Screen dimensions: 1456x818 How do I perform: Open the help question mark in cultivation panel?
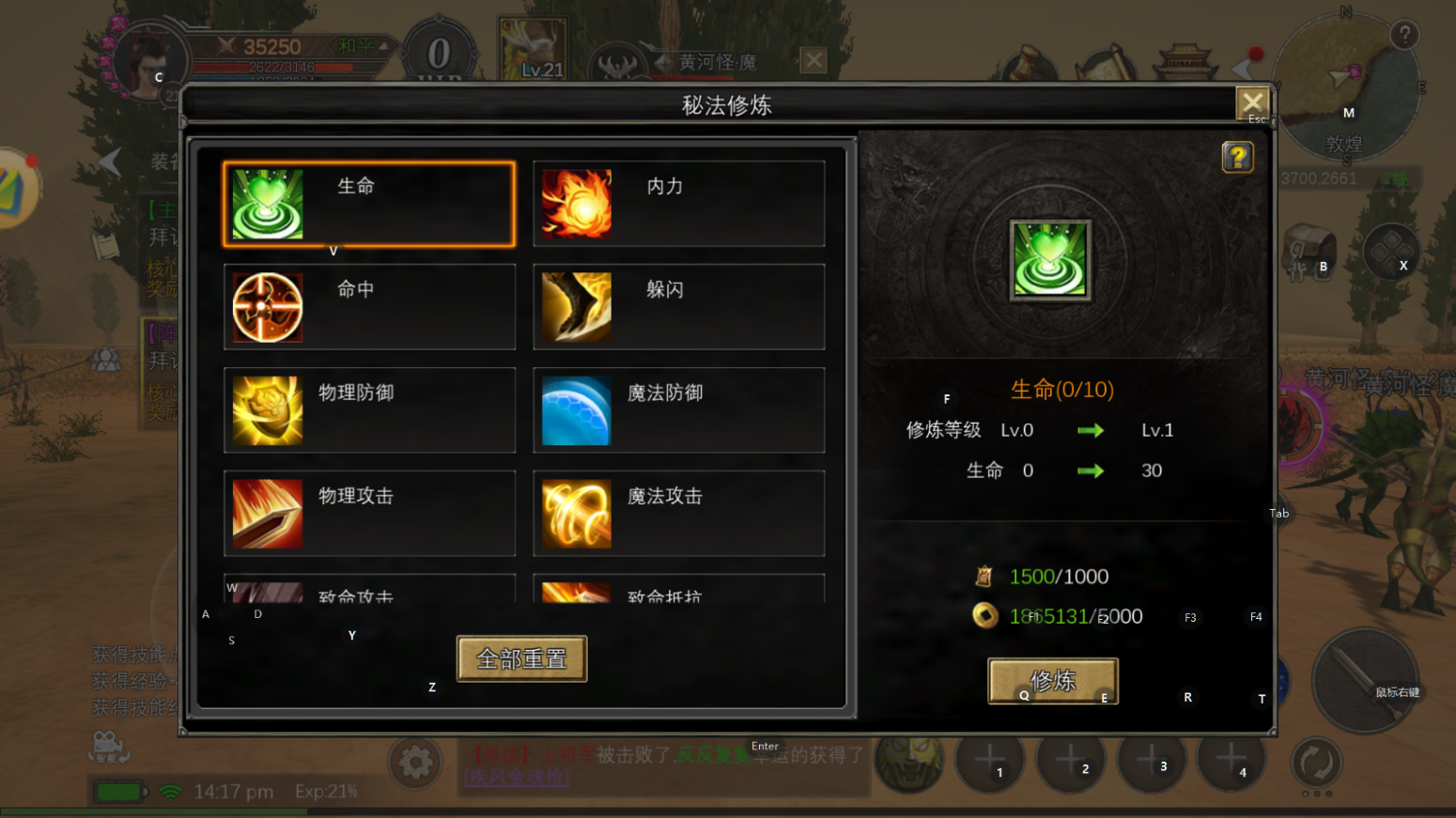(x=1238, y=158)
